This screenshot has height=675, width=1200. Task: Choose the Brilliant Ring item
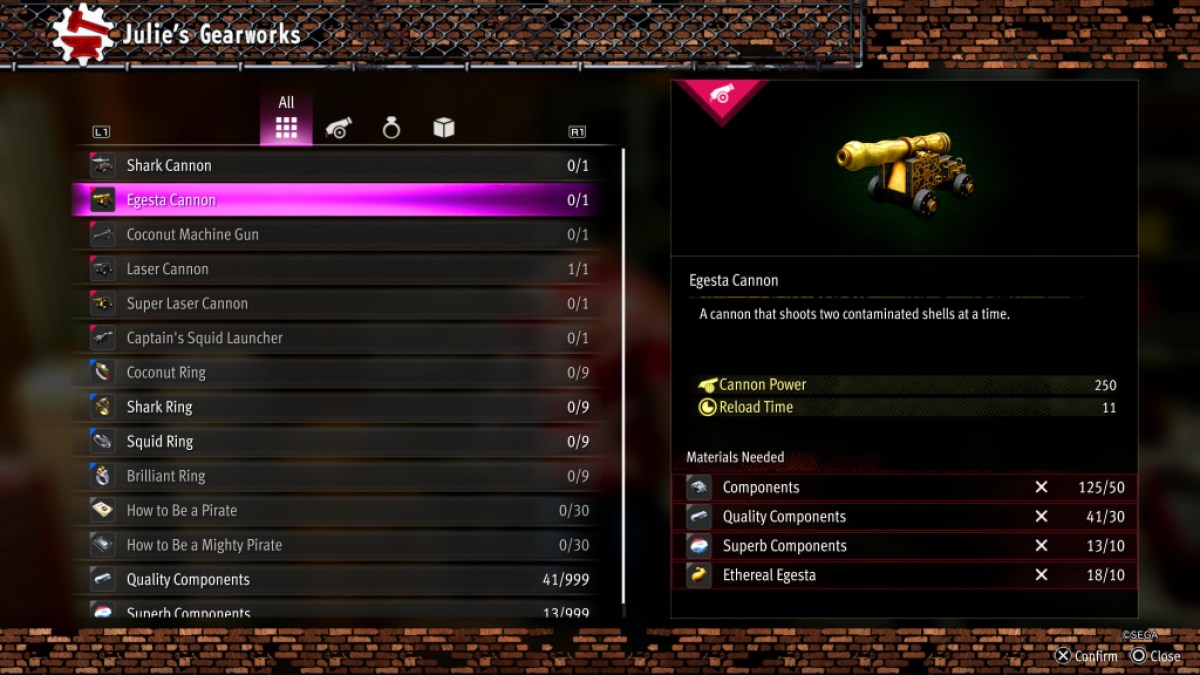tap(340, 476)
